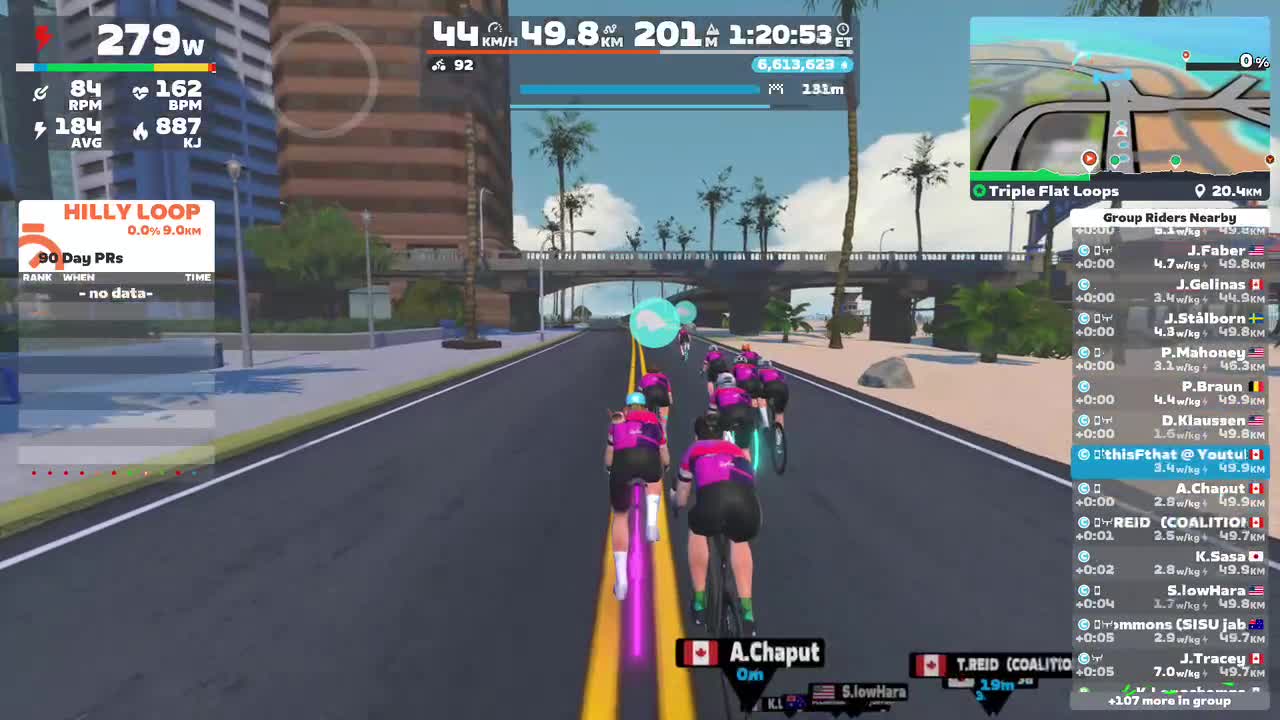Click the kilojoules flame icon
The width and height of the screenshot is (1280, 720).
139,130
